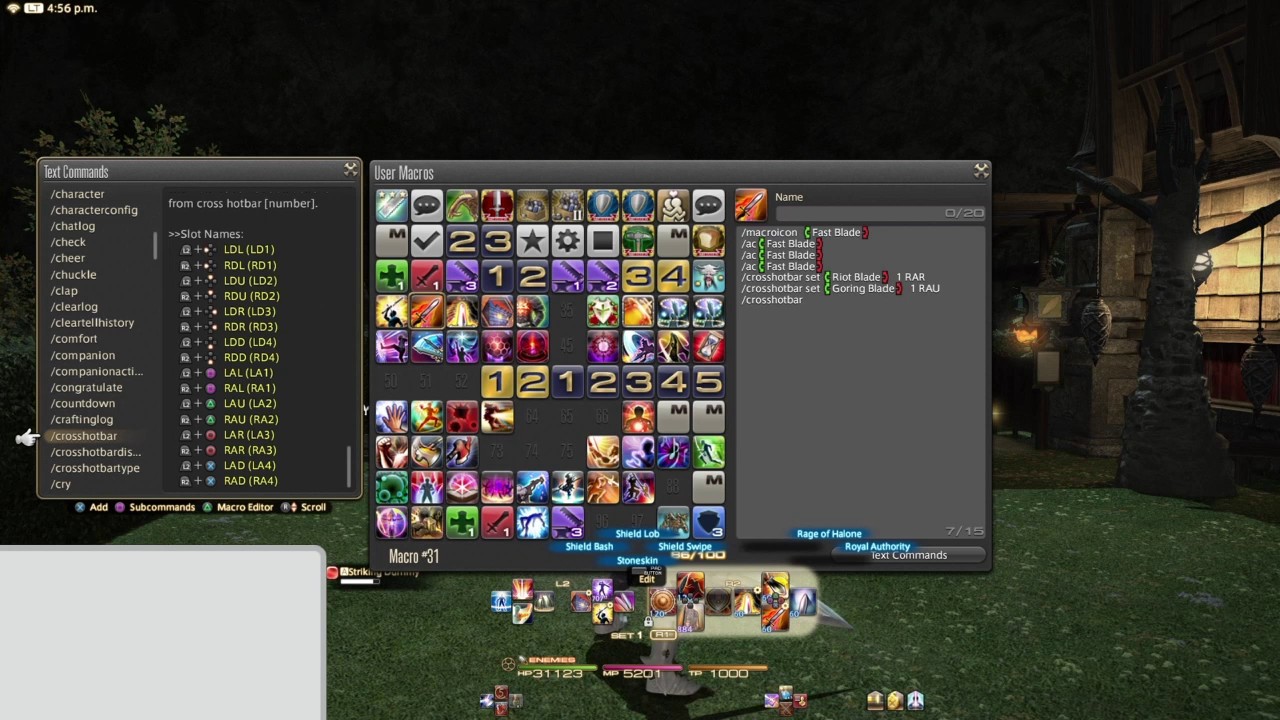Image resolution: width=1280 pixels, height=720 pixels.
Task: Click the Add button
Action: click(x=98, y=506)
